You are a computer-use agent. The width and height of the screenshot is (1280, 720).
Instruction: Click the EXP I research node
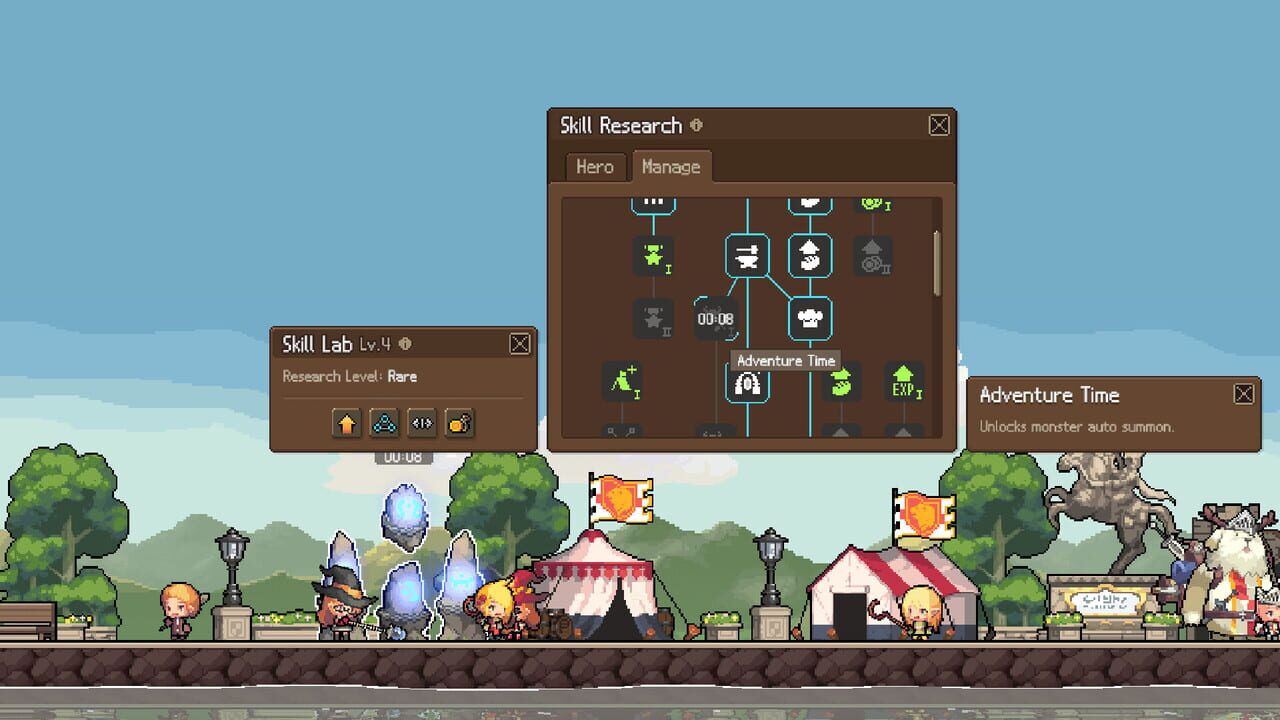click(x=903, y=382)
